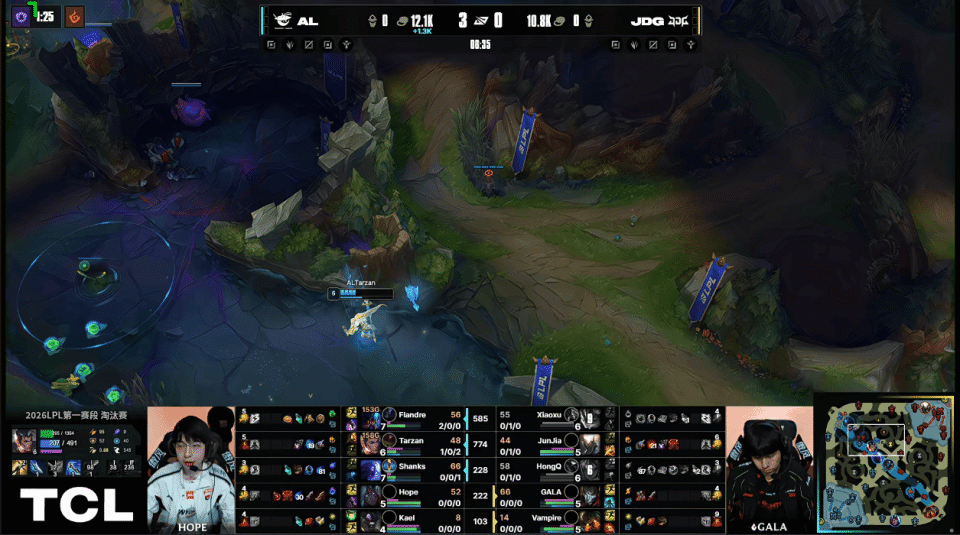This screenshot has width=960, height=535.
Task: Click the purple objective timer icon
Action: point(20,16)
